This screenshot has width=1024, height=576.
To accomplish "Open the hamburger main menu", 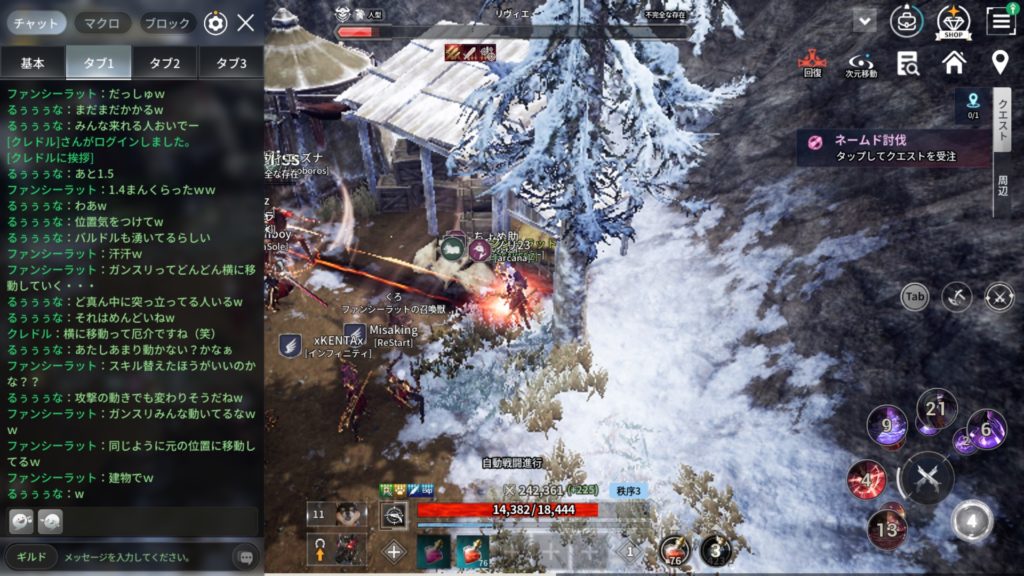I will pos(1000,21).
